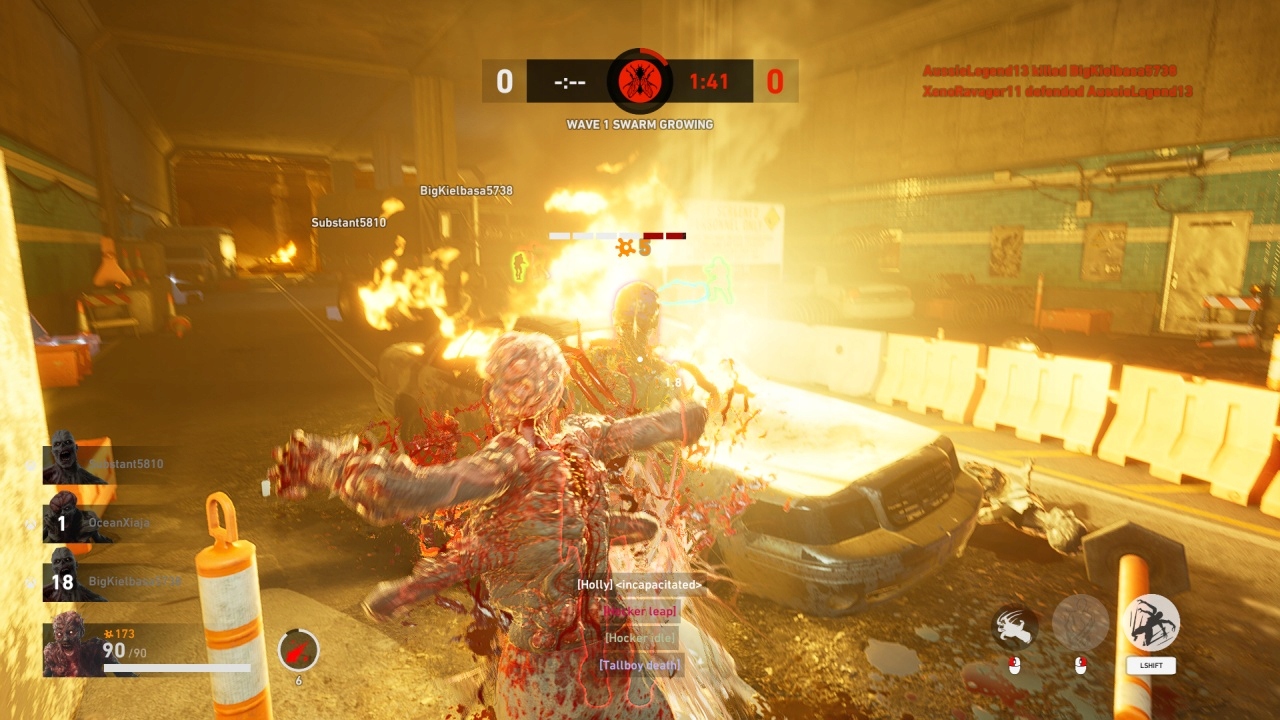Click the red swarm bug emblem

[639, 80]
